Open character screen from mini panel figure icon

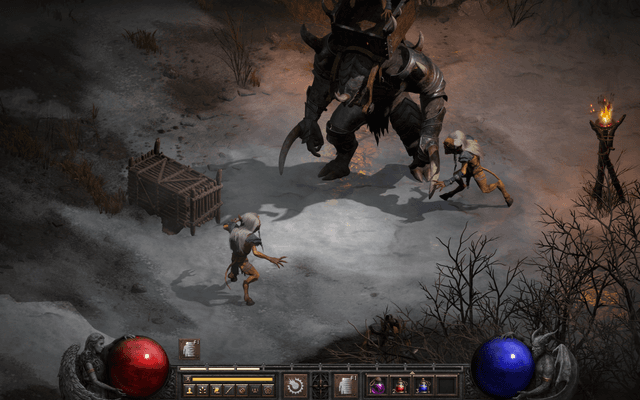(x=189, y=389)
